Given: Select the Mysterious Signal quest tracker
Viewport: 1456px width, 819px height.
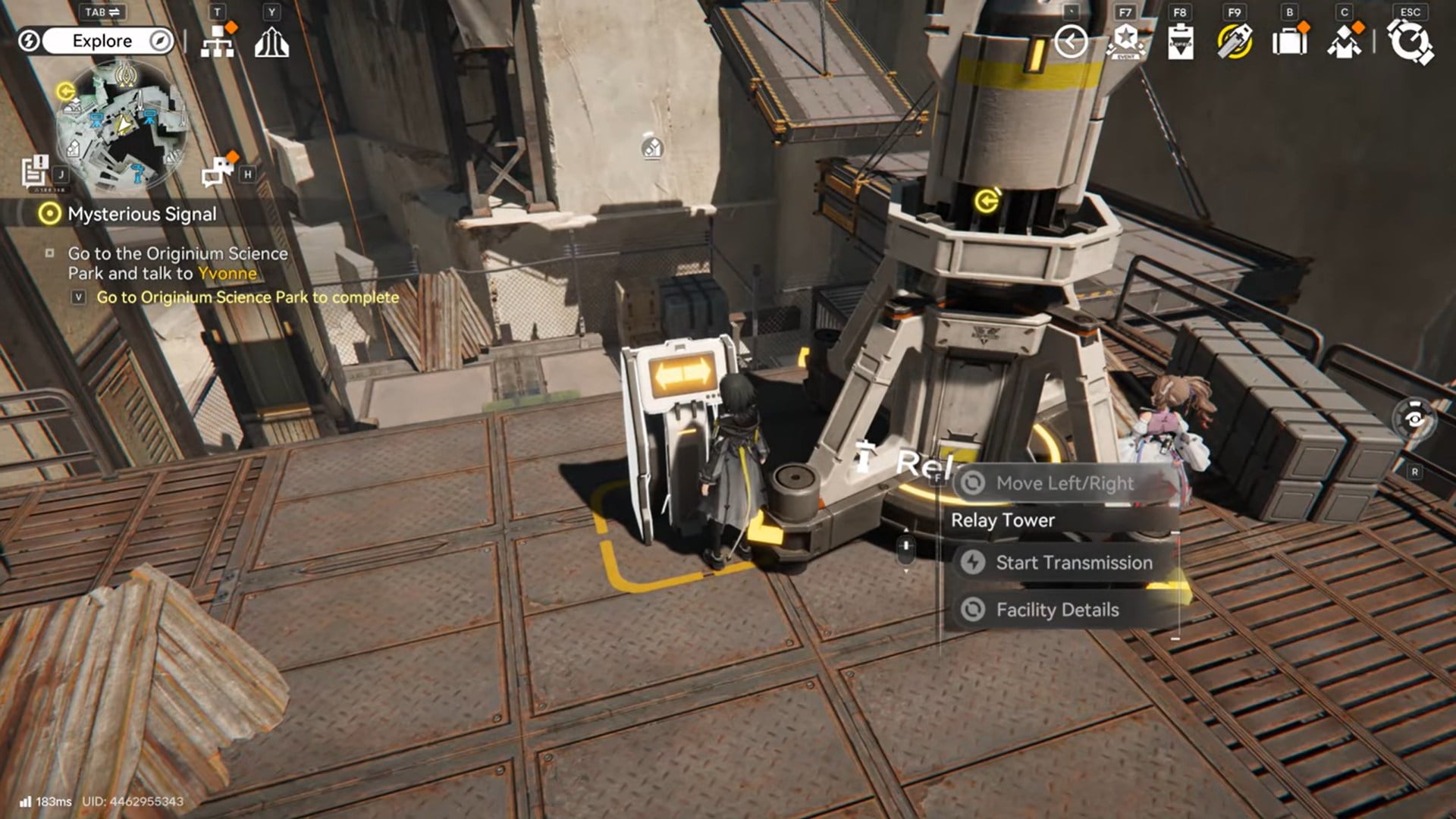Looking at the screenshot, I should (x=141, y=215).
